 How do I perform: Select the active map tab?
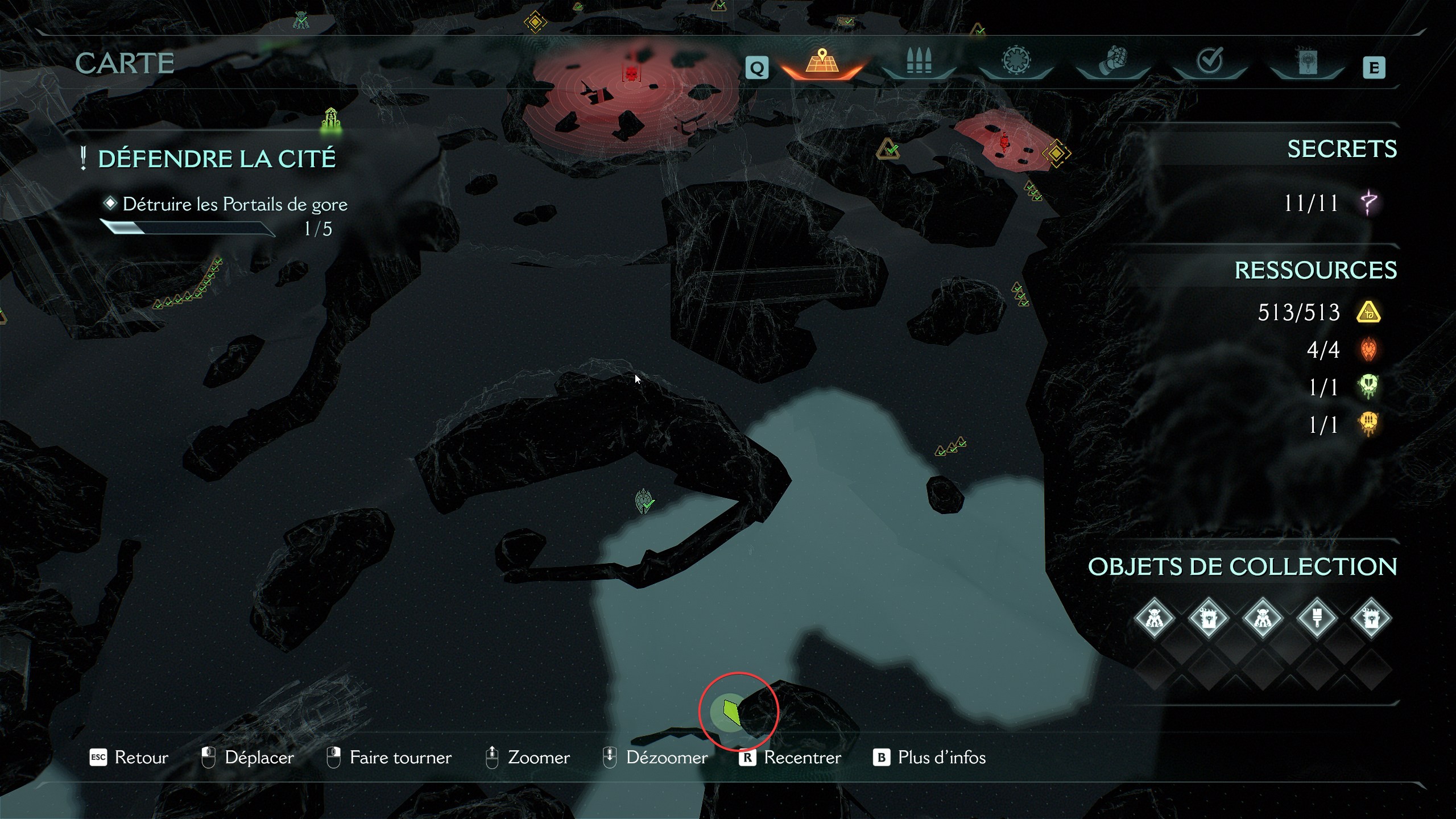[x=821, y=61]
